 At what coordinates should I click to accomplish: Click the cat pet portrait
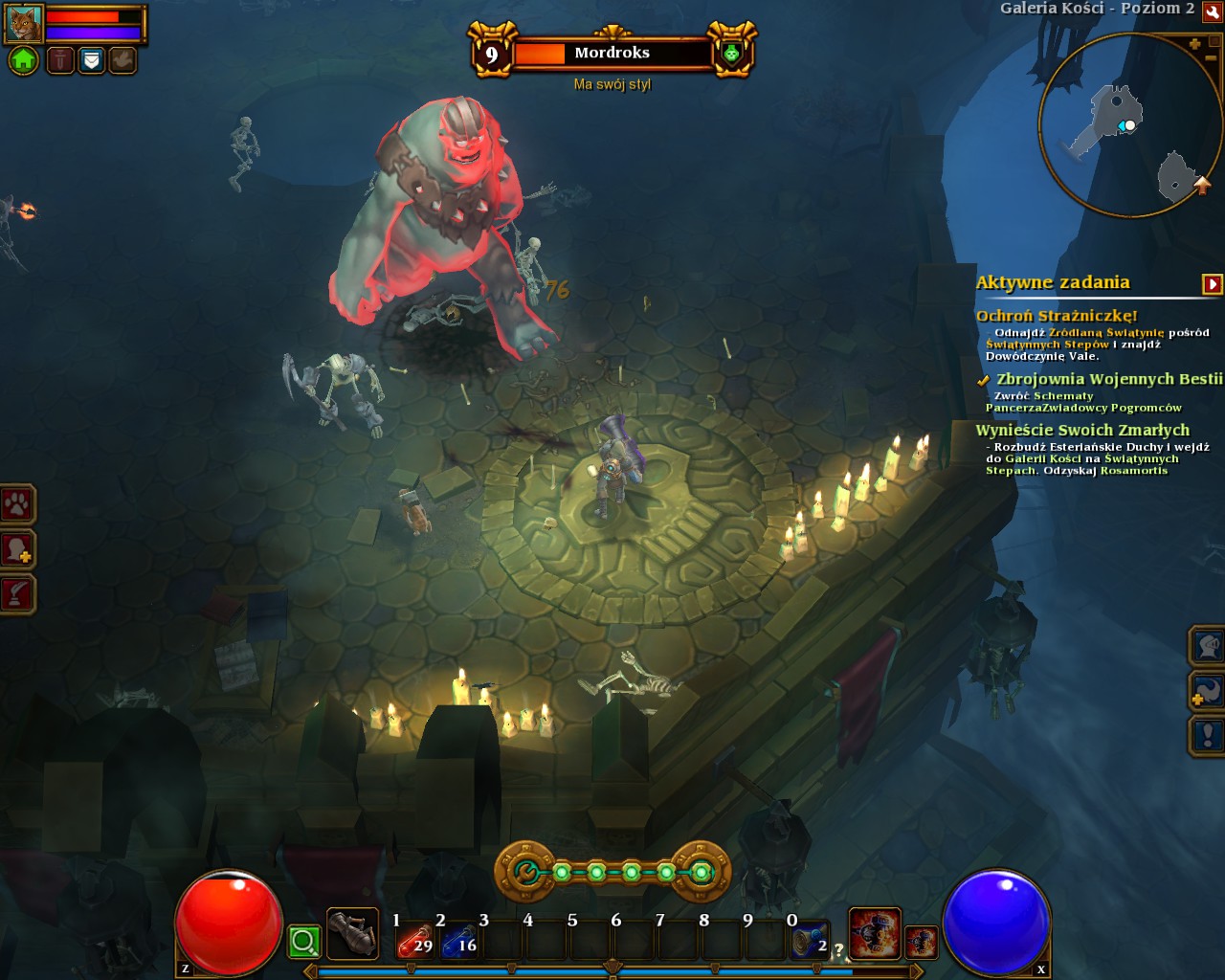tap(24, 23)
